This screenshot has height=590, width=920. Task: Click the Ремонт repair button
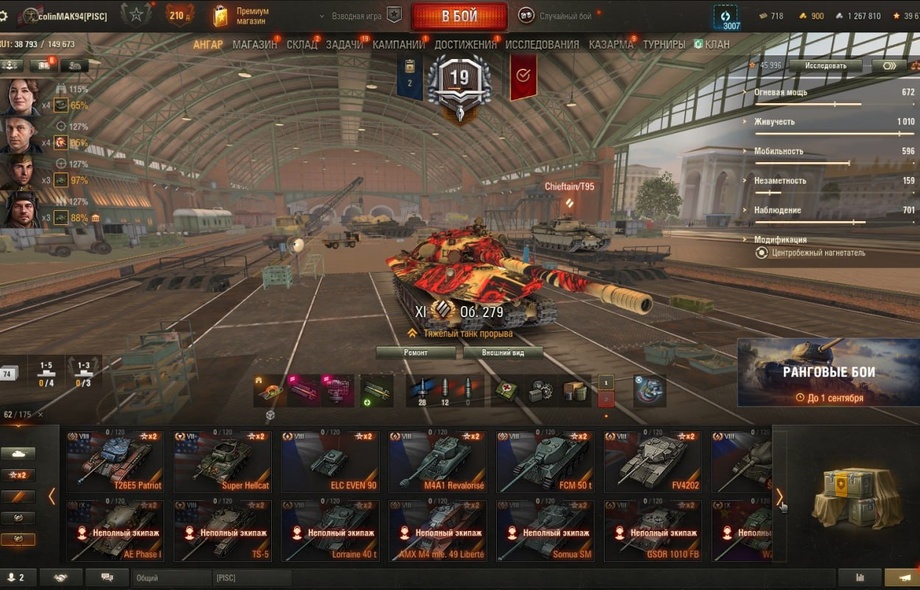[x=415, y=353]
